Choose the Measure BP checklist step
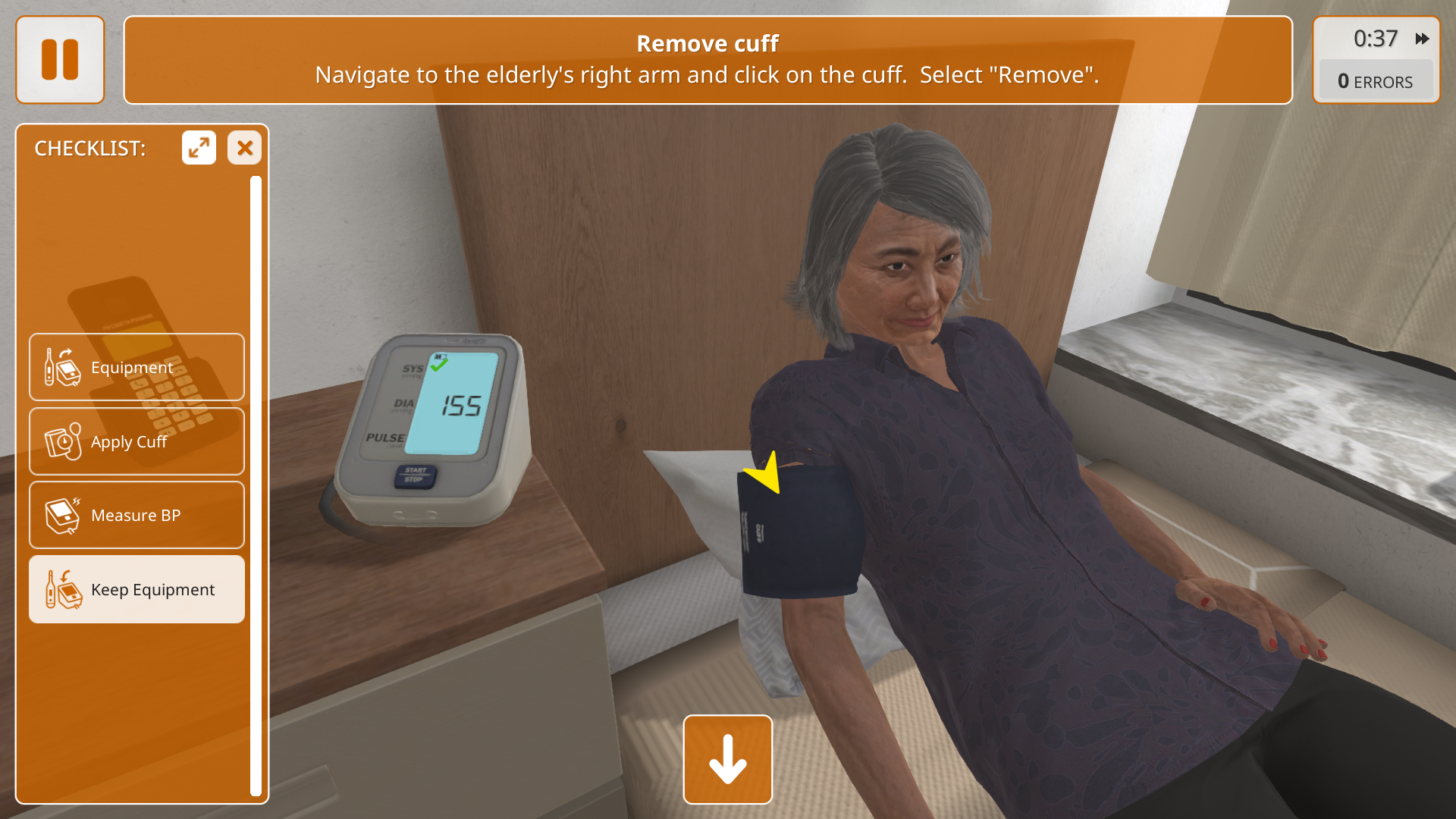The height and width of the screenshot is (819, 1456). click(136, 516)
